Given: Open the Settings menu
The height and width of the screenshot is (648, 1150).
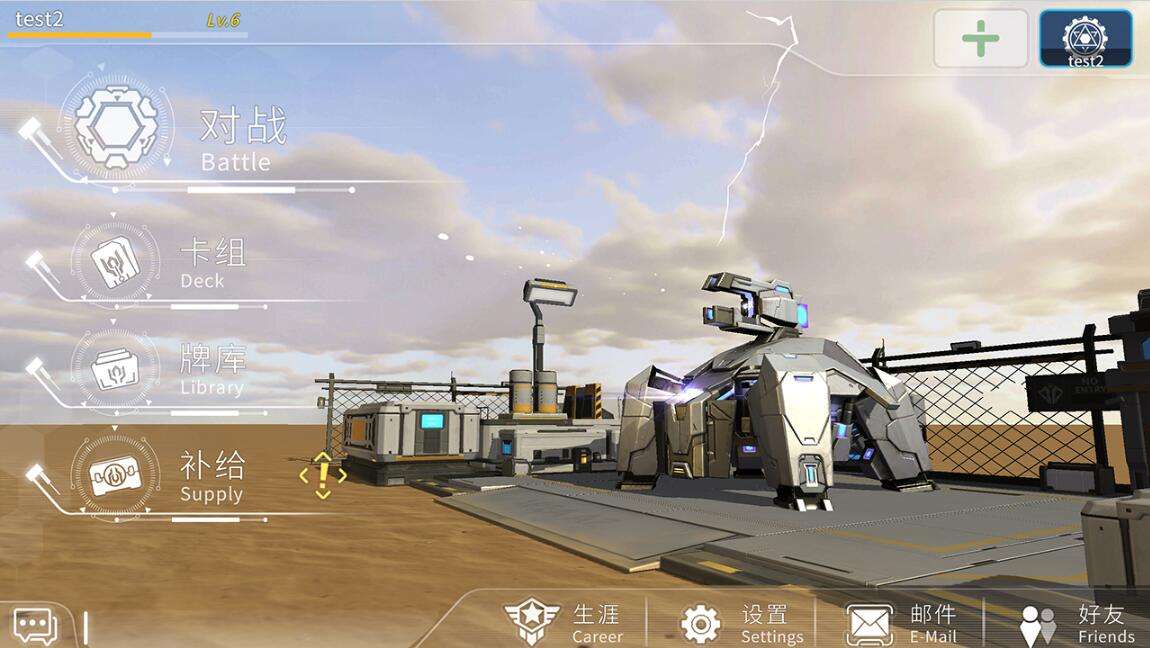Looking at the screenshot, I should pos(741,622).
